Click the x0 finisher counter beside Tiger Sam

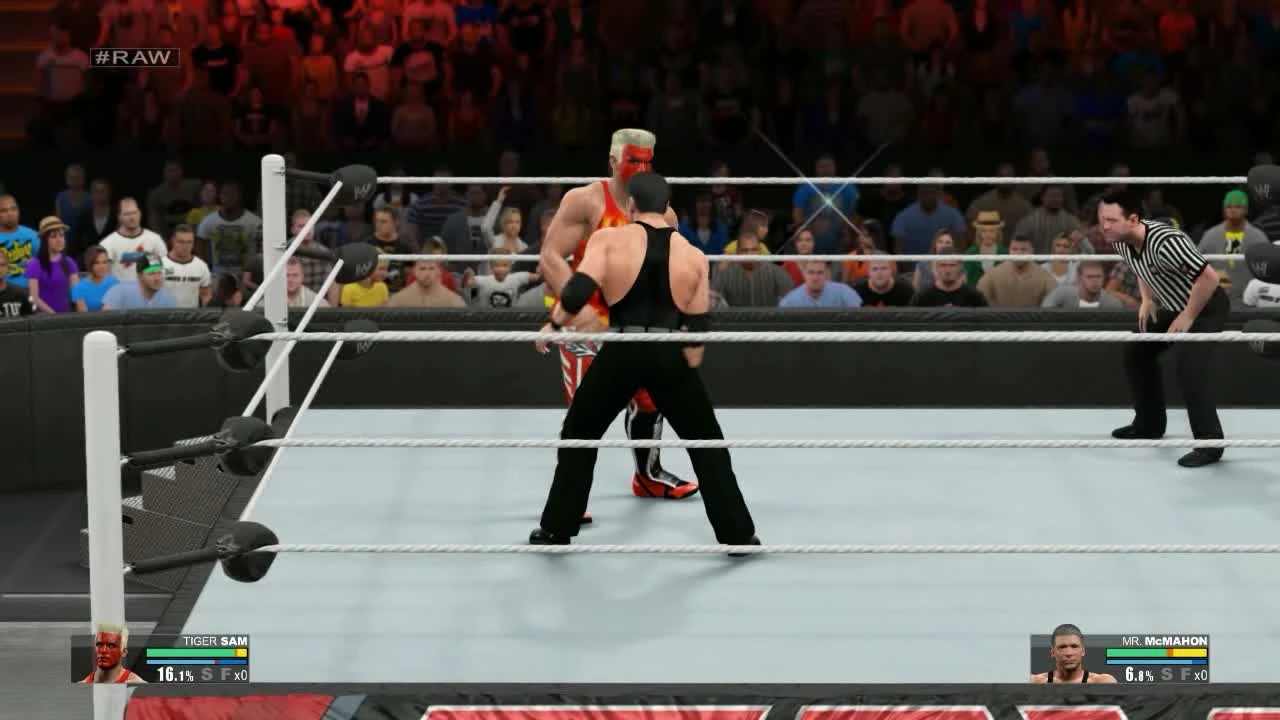pyautogui.click(x=240, y=674)
